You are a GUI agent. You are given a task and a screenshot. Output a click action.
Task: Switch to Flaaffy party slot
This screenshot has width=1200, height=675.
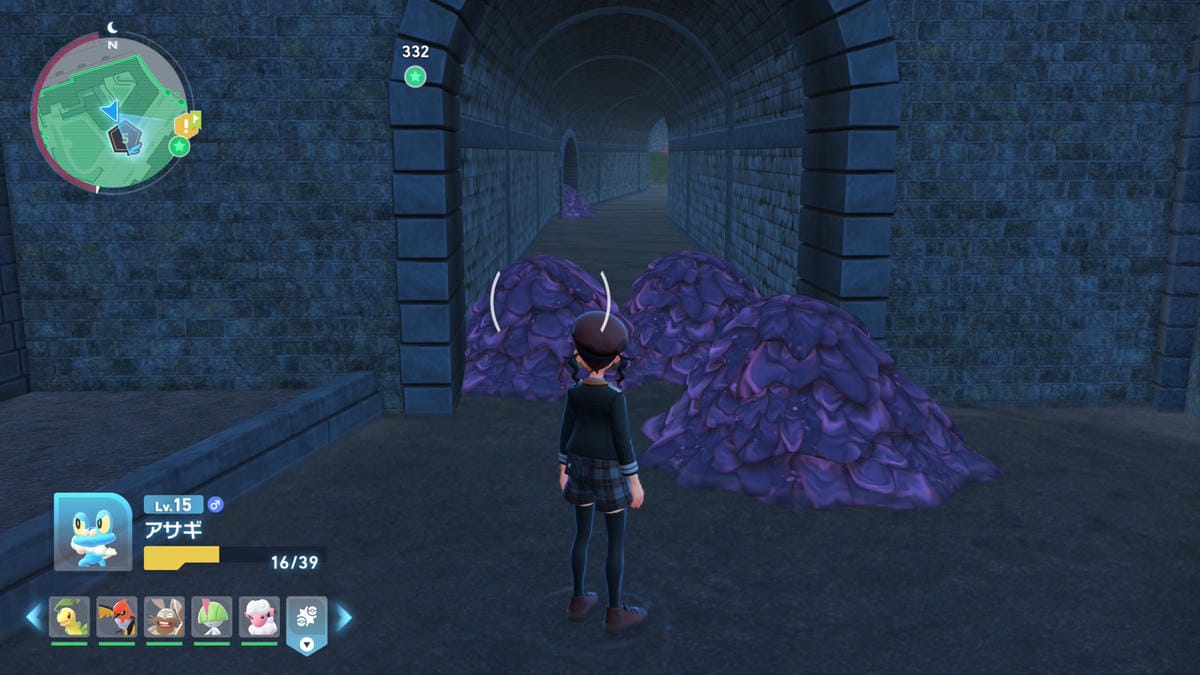coord(259,617)
